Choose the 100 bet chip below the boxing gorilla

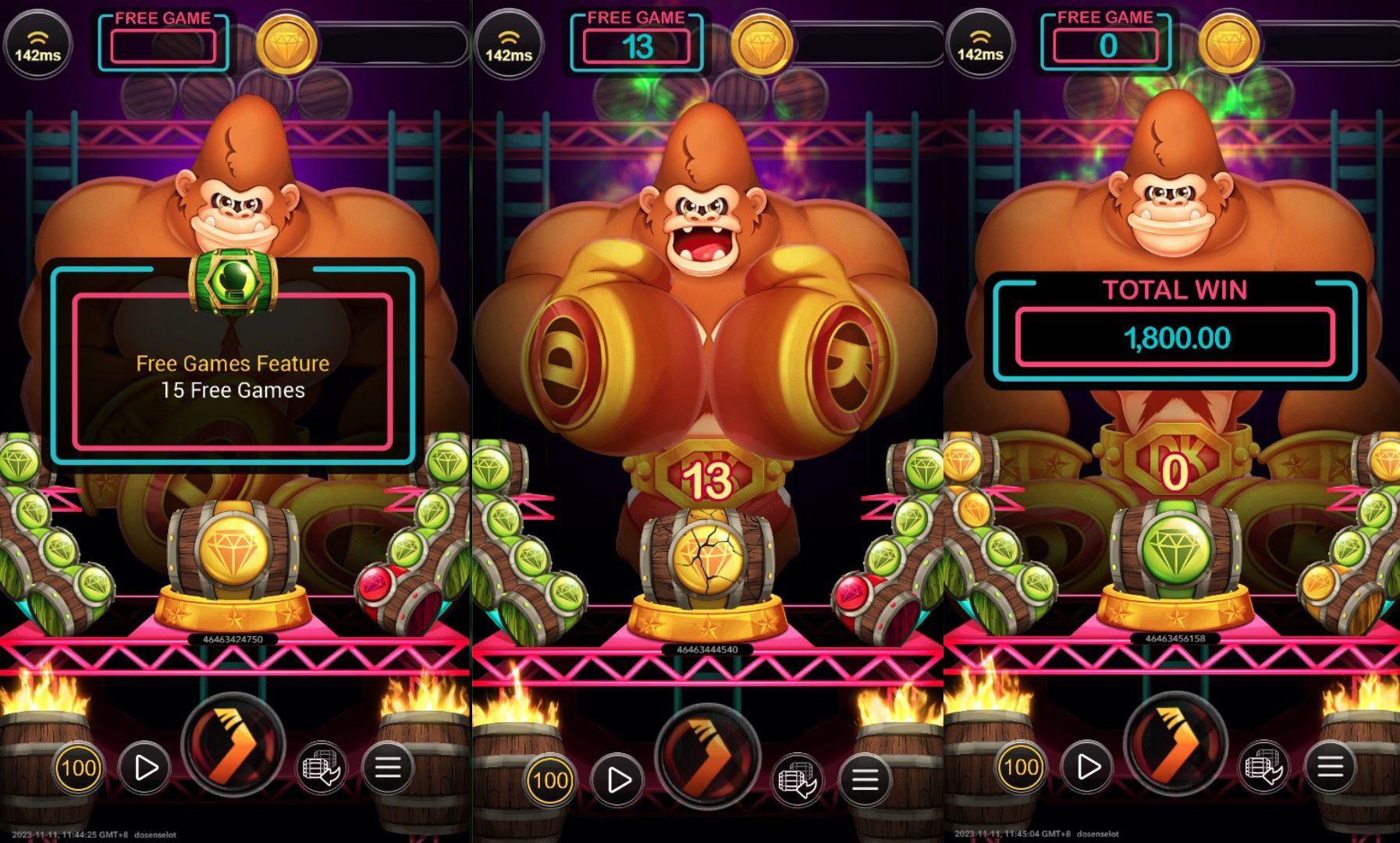550,780
